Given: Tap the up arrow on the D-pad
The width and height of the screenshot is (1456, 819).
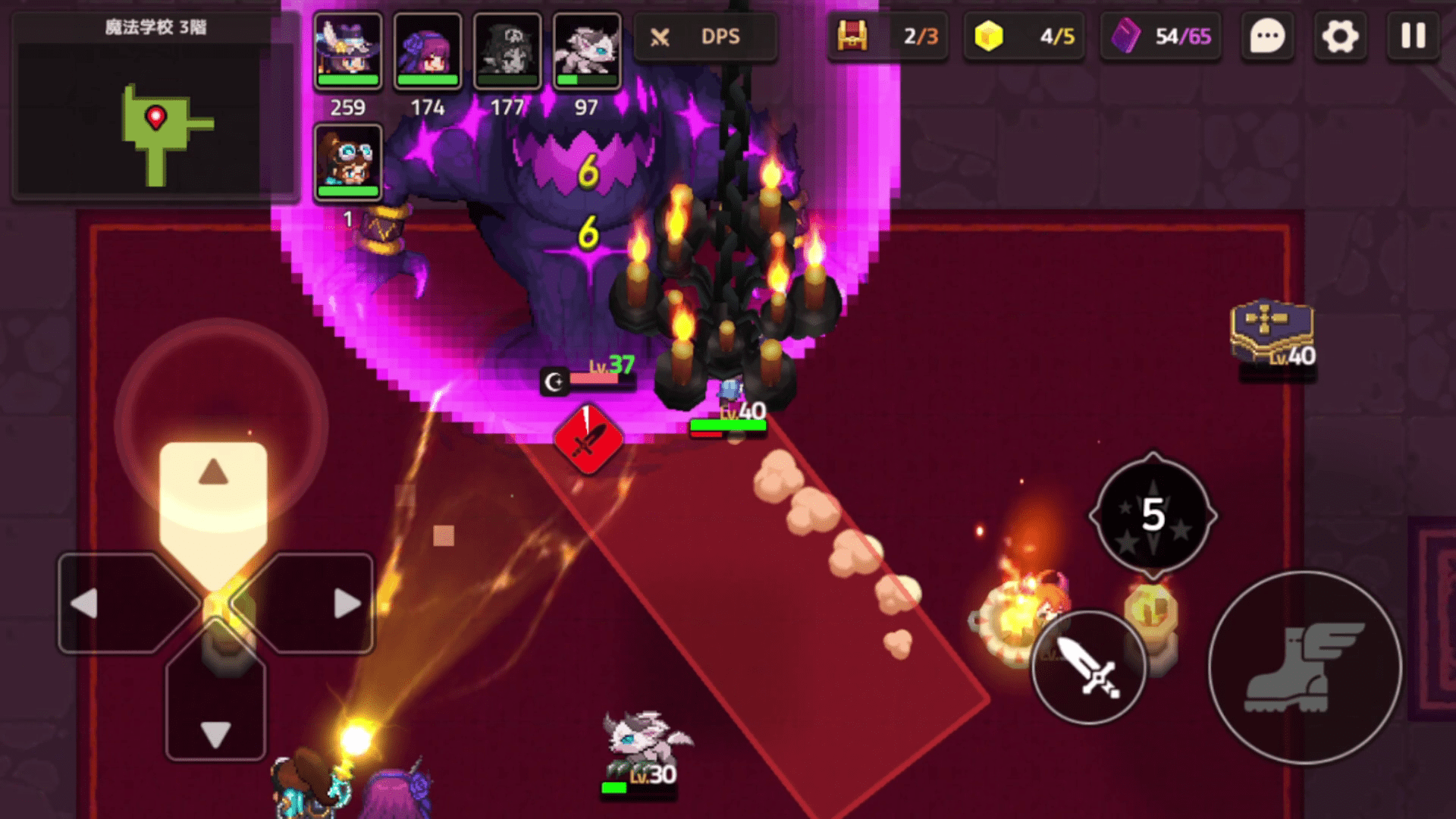Looking at the screenshot, I should 214,474.
